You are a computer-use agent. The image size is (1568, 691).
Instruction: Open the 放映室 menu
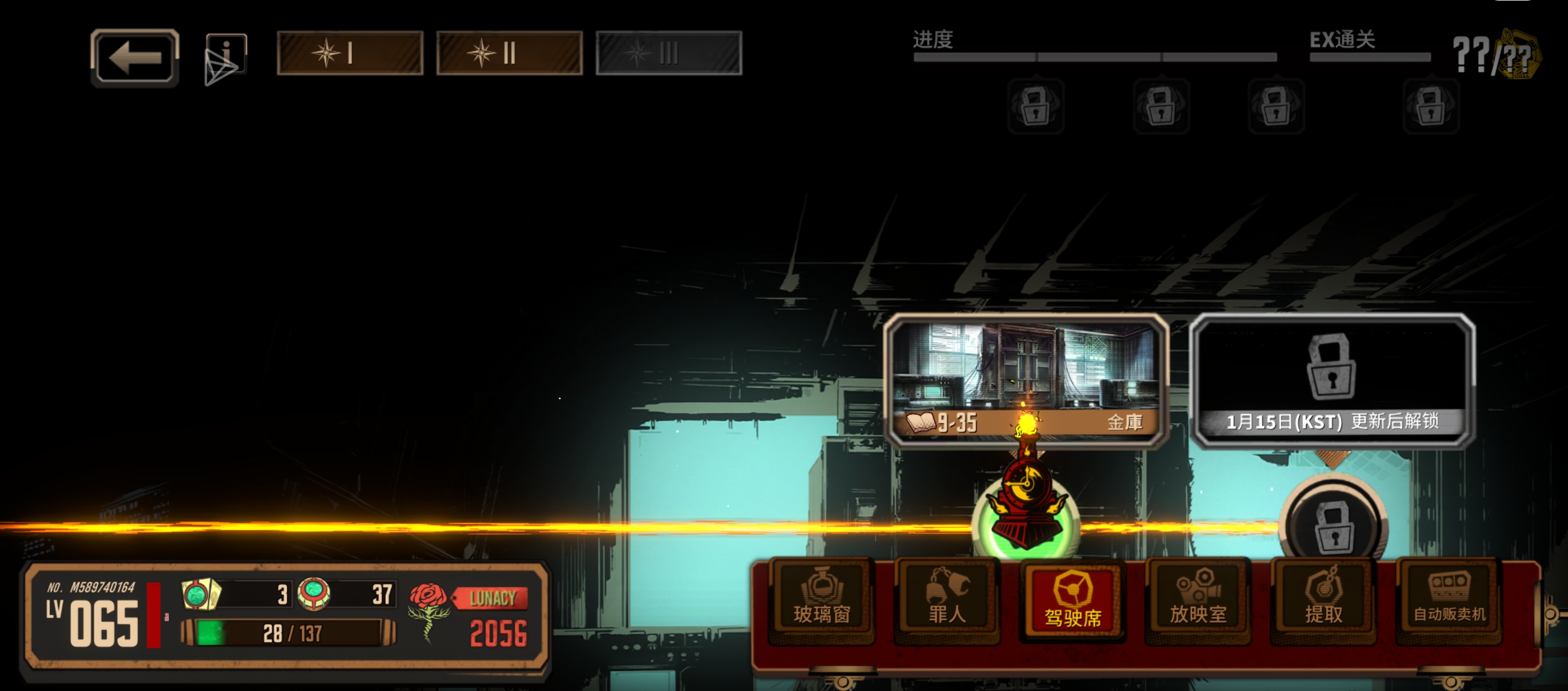point(1198,600)
